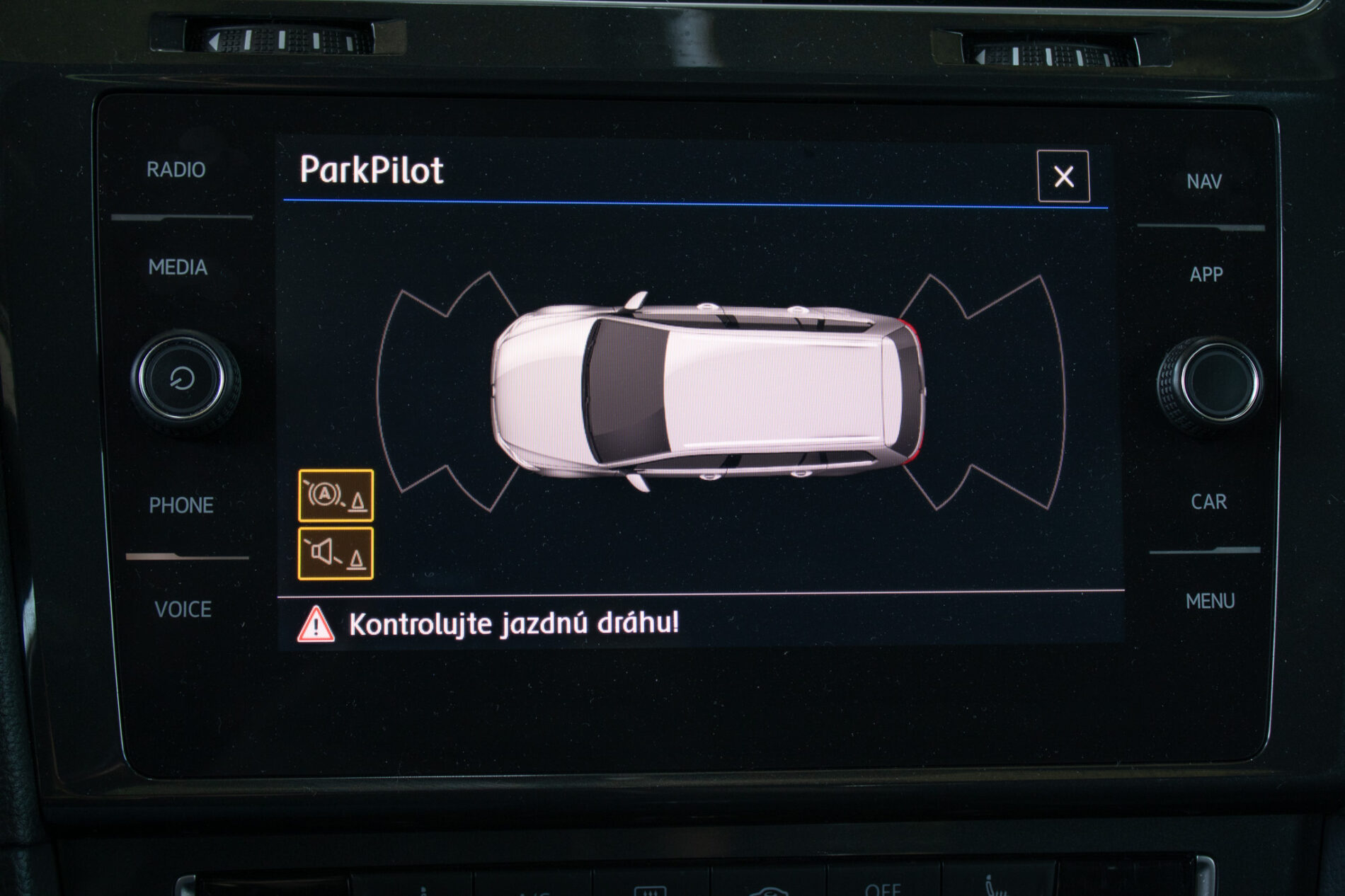Image resolution: width=1345 pixels, height=896 pixels.
Task: Activate VOICE control
Action: point(183,609)
